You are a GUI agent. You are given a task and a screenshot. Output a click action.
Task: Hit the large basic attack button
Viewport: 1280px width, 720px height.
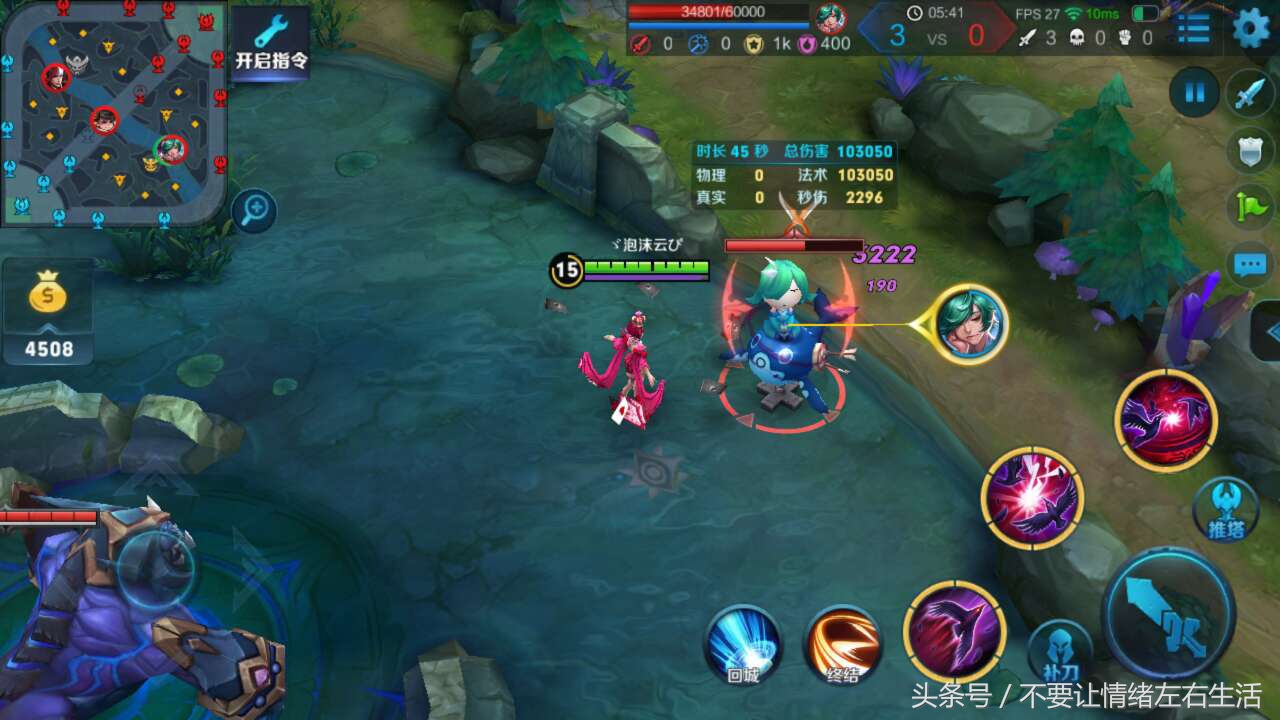tap(1168, 614)
